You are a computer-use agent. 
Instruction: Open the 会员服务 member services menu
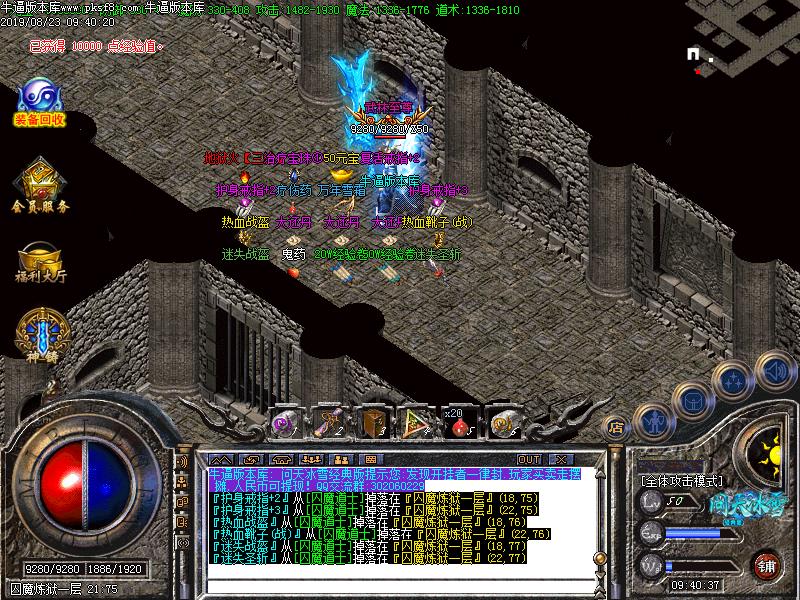(40, 186)
